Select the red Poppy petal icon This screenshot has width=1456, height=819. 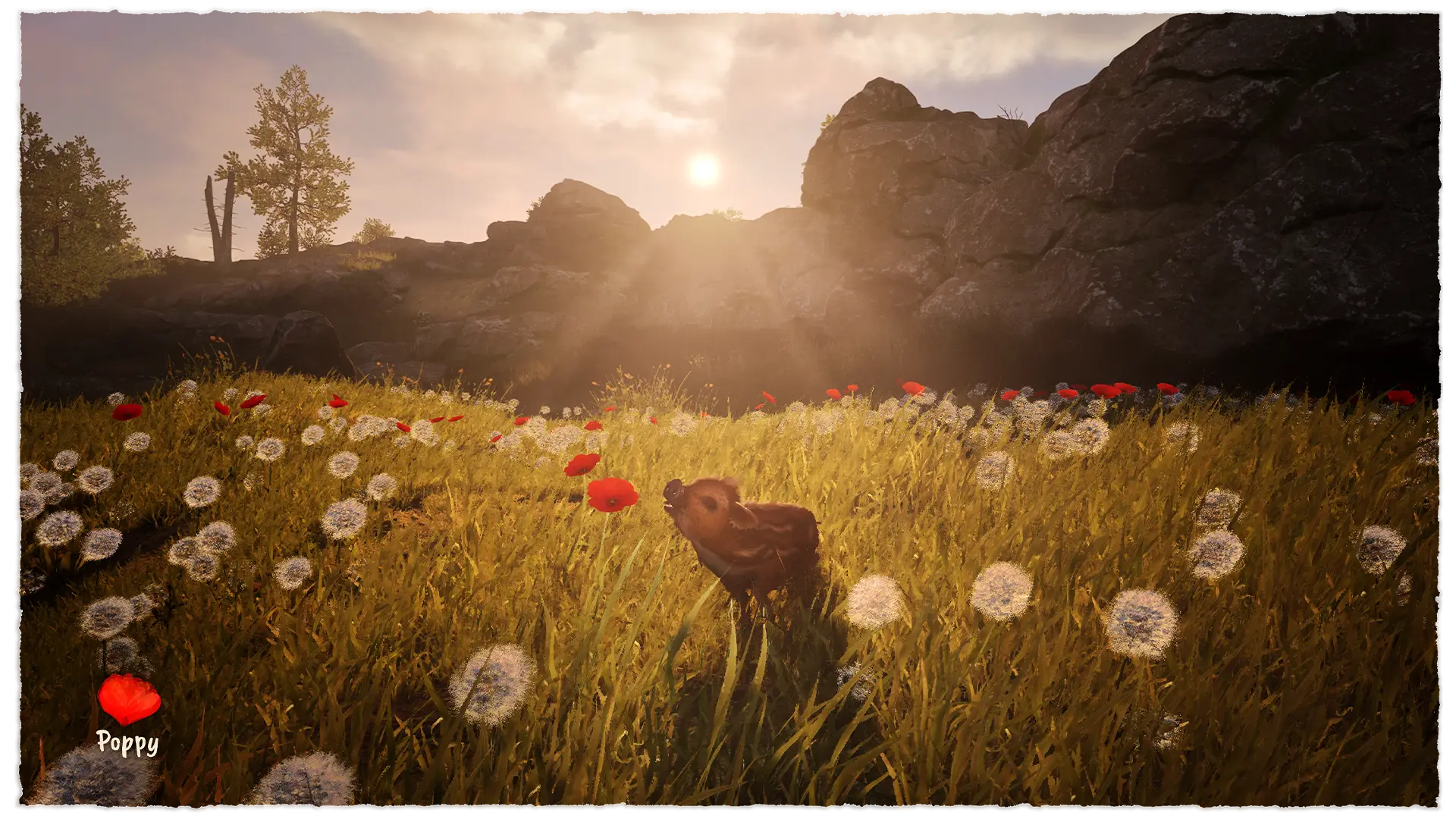coord(129,699)
